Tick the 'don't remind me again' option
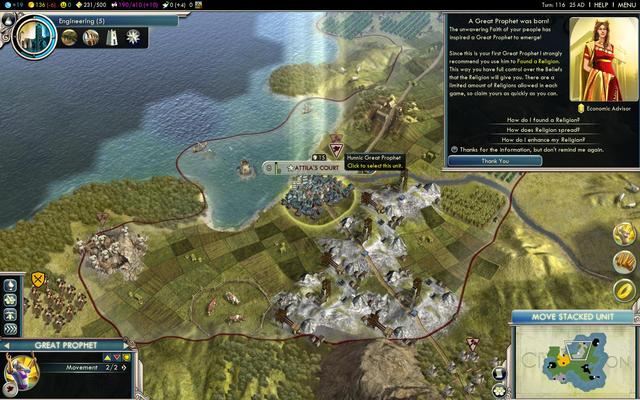The height and width of the screenshot is (400, 640). [x=451, y=150]
